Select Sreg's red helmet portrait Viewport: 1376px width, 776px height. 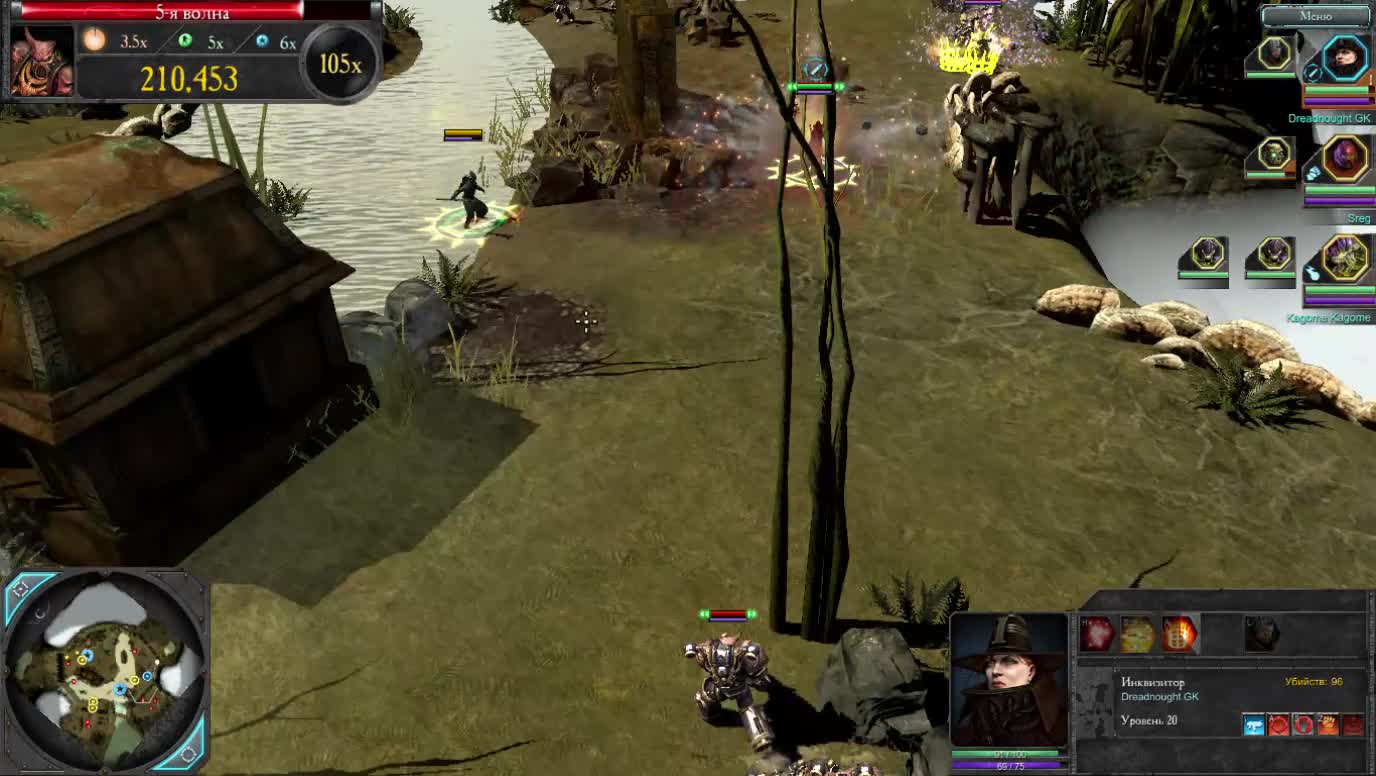(x=1344, y=160)
